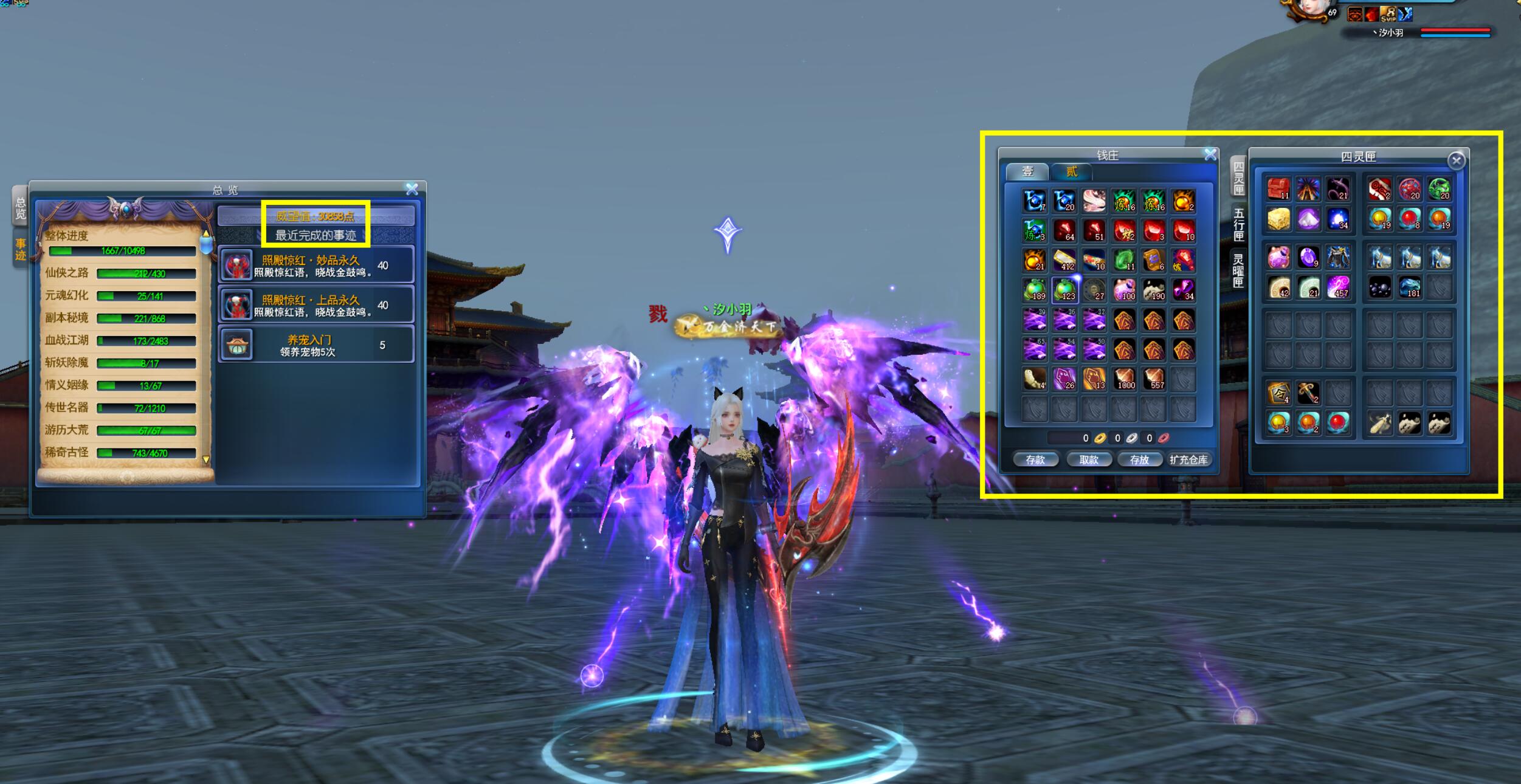Click the 存款 deposit money button

1035,460
